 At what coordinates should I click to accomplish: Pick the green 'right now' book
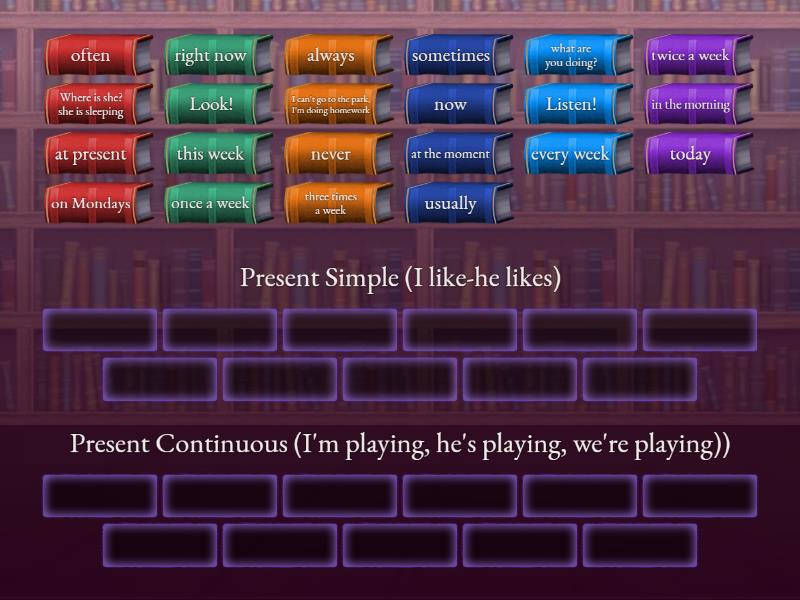click(211, 56)
